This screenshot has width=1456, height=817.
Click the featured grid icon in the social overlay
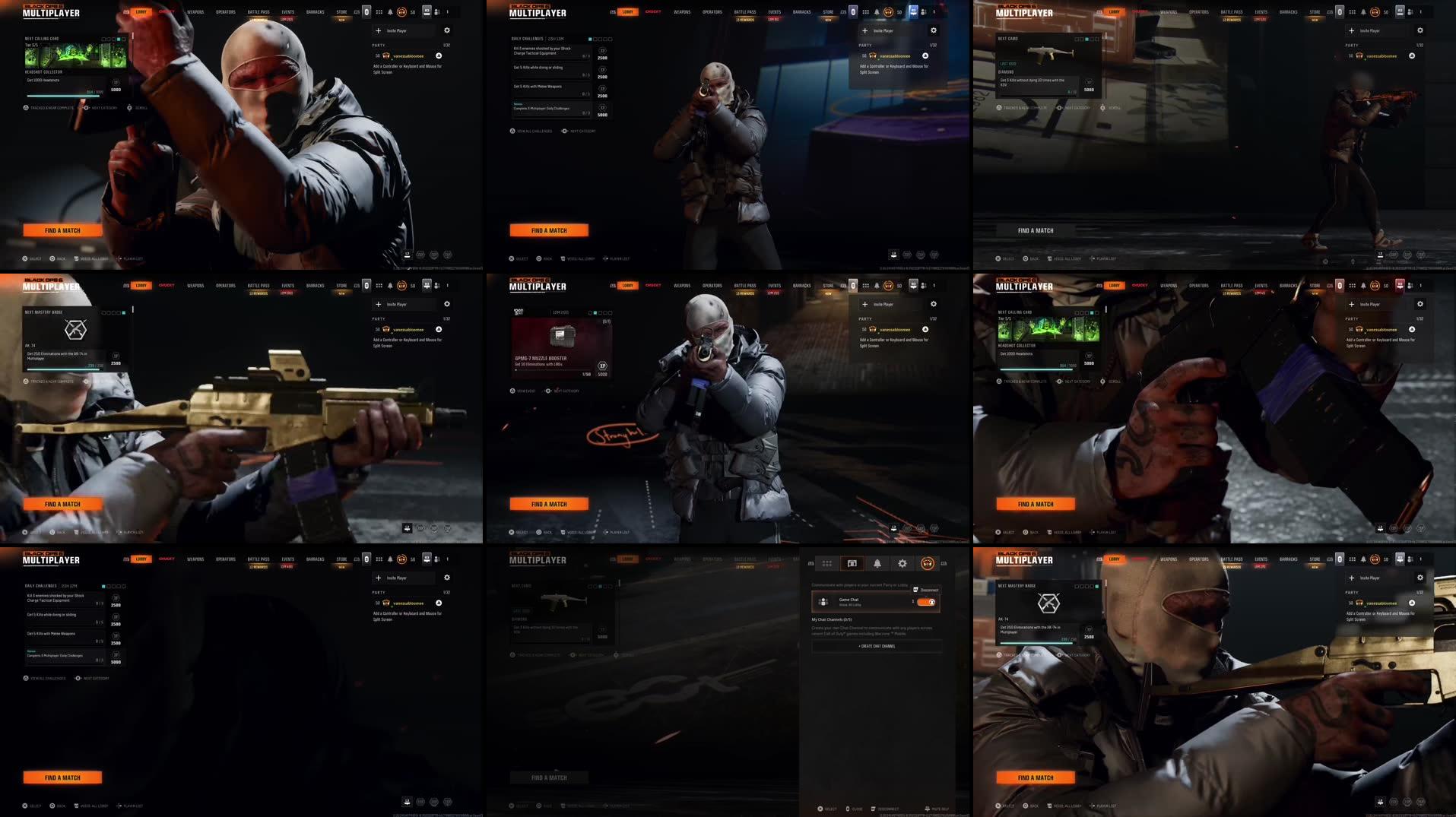(x=827, y=563)
